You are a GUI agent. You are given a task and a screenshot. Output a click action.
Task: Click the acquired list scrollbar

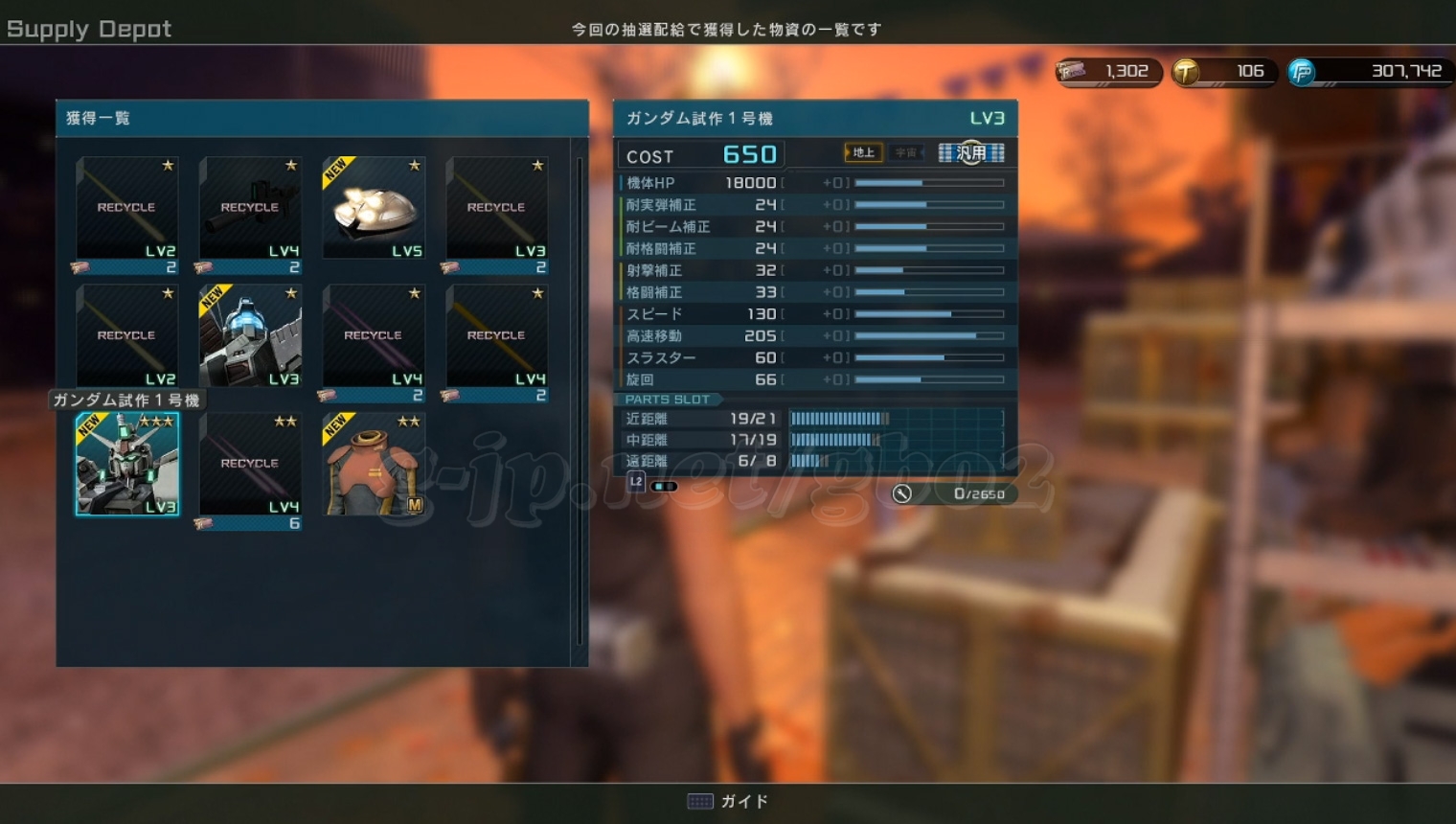pos(580,401)
